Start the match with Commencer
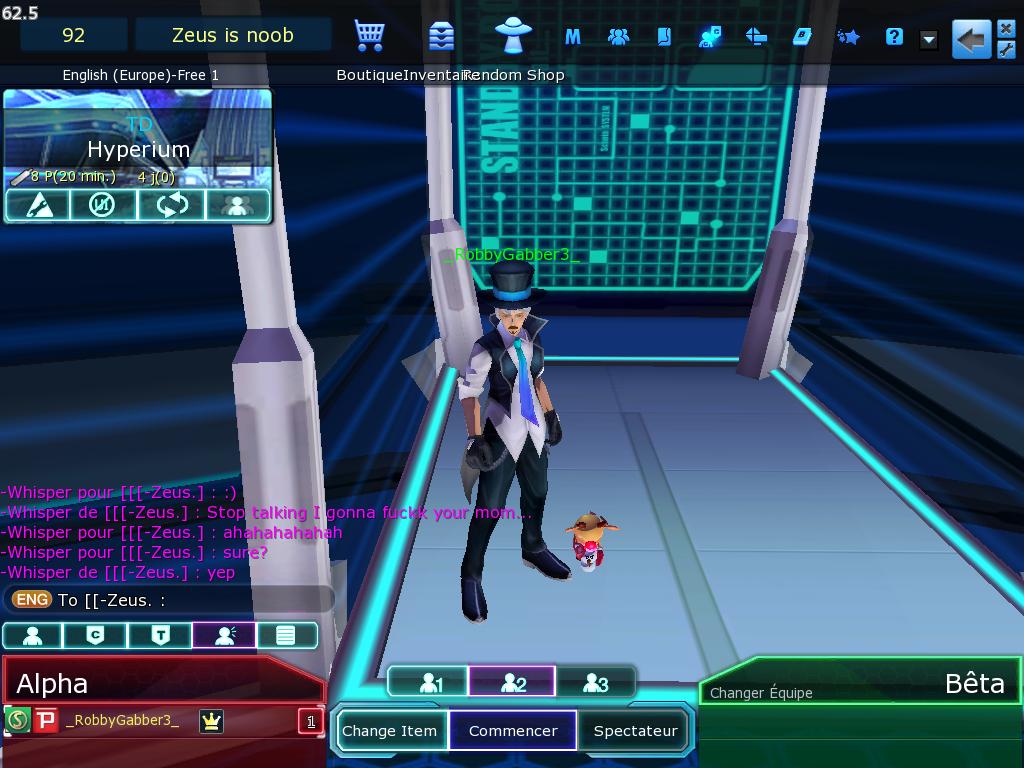This screenshot has height=768, width=1024. 513,731
